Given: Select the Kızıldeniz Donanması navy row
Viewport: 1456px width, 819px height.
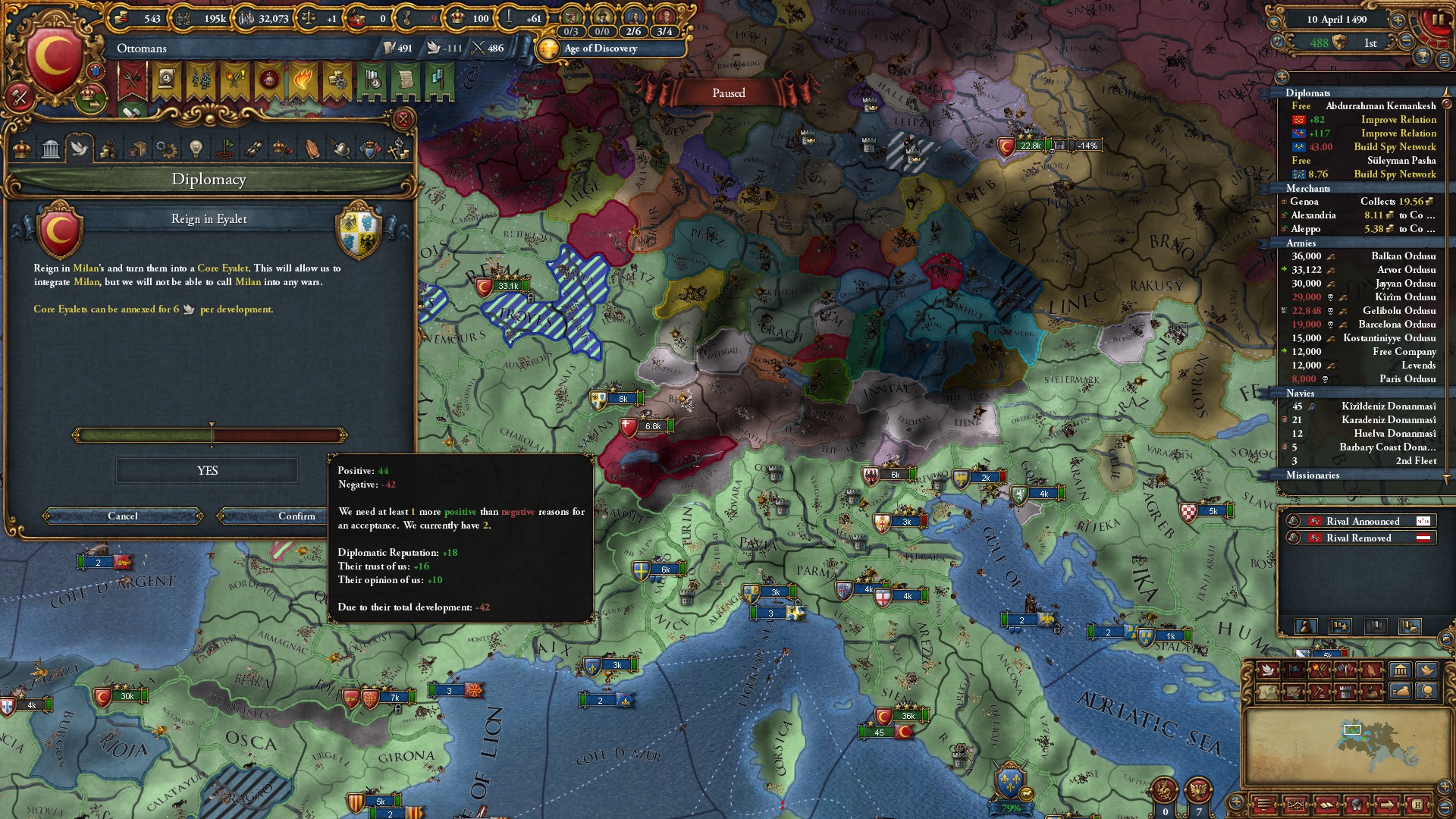Looking at the screenshot, I should pos(1363,406).
